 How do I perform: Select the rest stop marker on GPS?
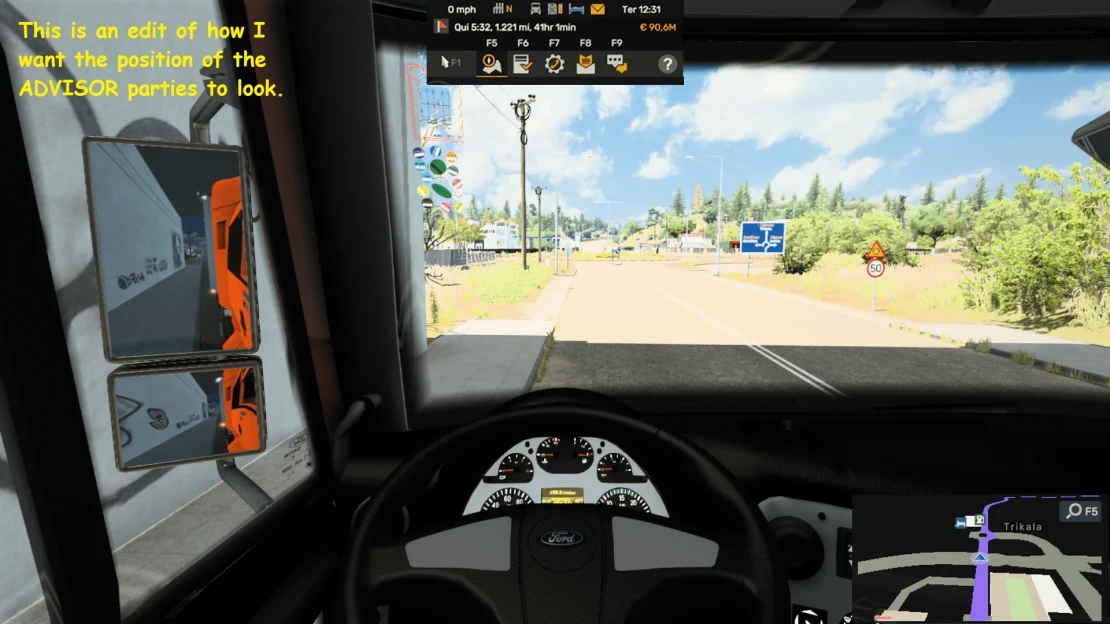pos(962,521)
